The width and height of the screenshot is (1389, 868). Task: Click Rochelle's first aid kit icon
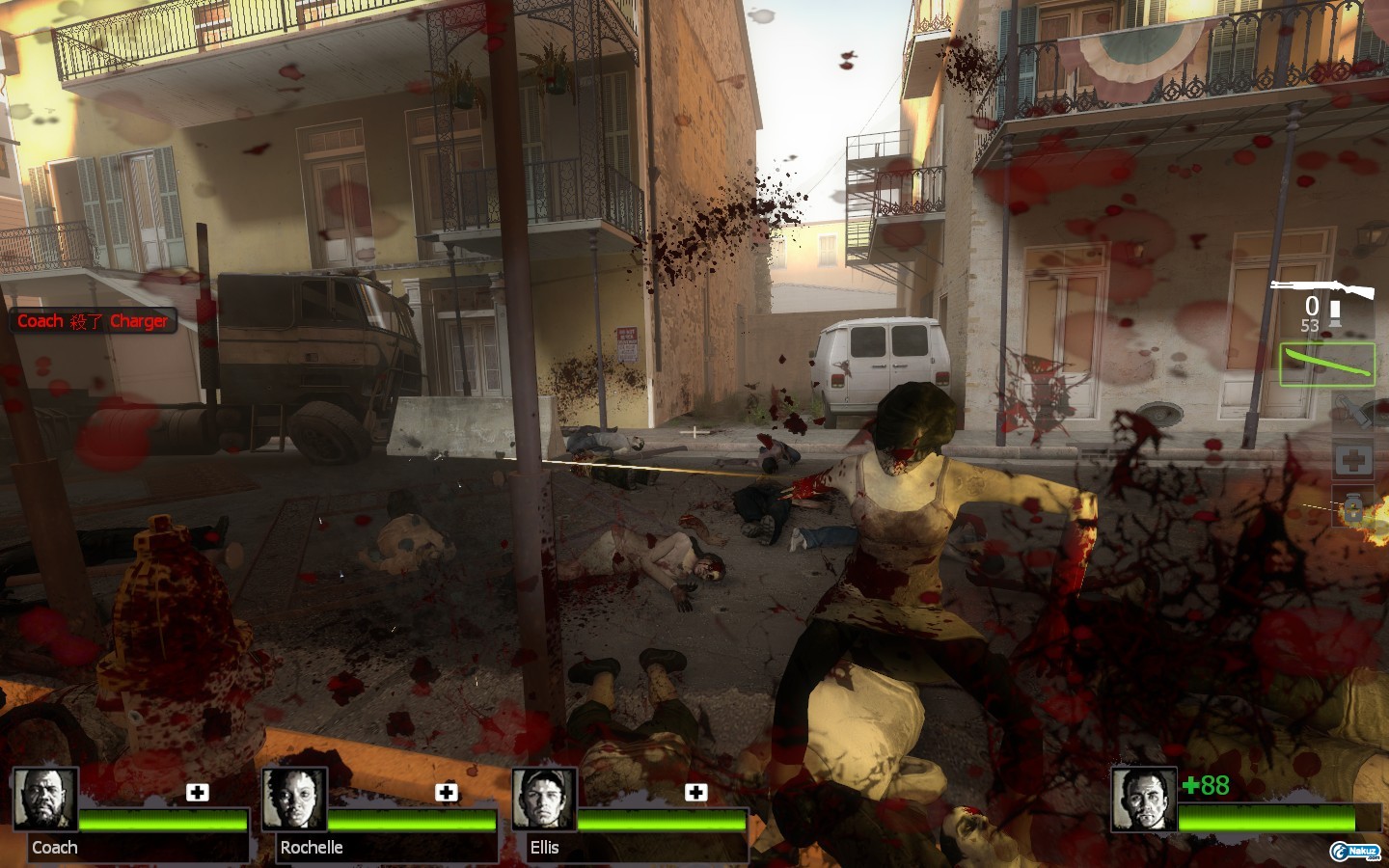tap(446, 792)
